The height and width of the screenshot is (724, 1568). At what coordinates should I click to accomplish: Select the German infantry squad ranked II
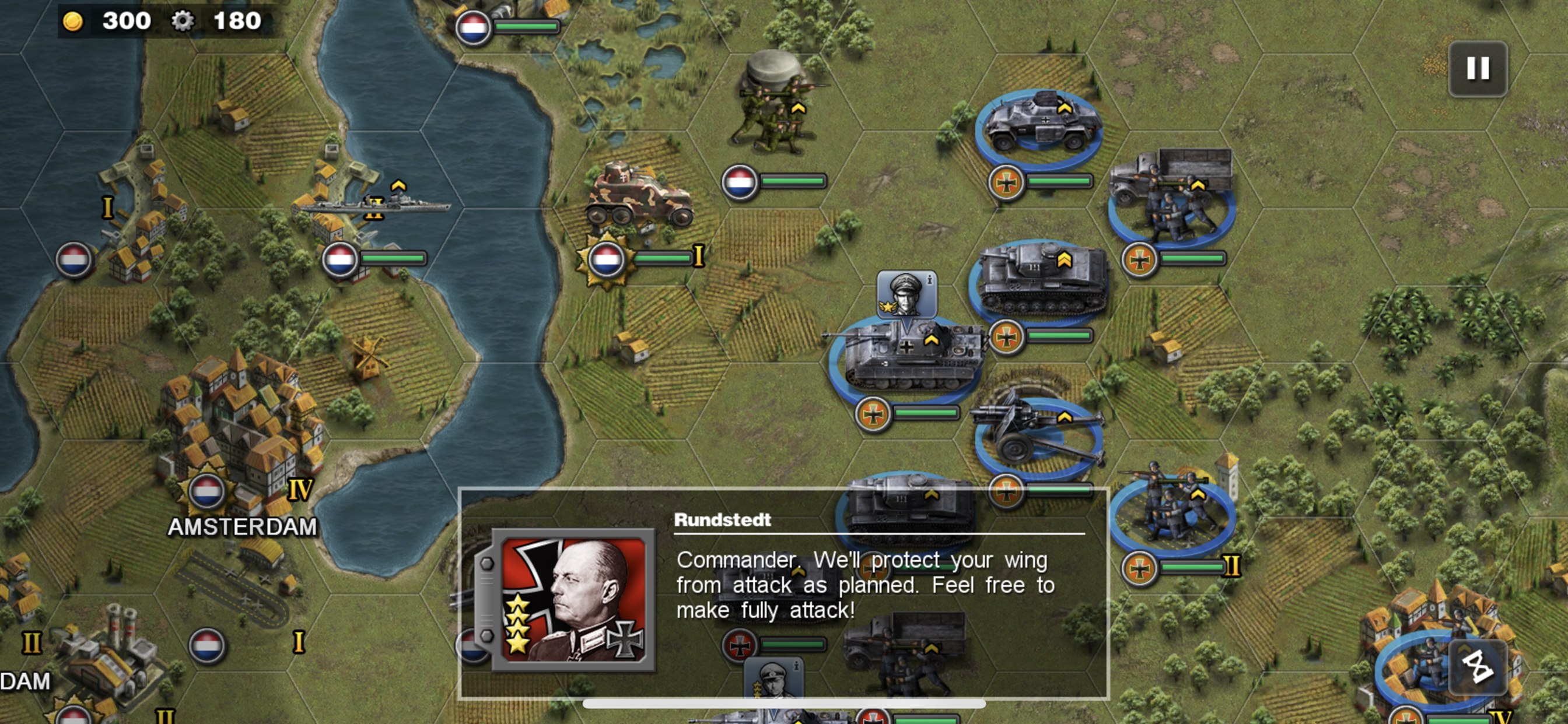point(1172,510)
